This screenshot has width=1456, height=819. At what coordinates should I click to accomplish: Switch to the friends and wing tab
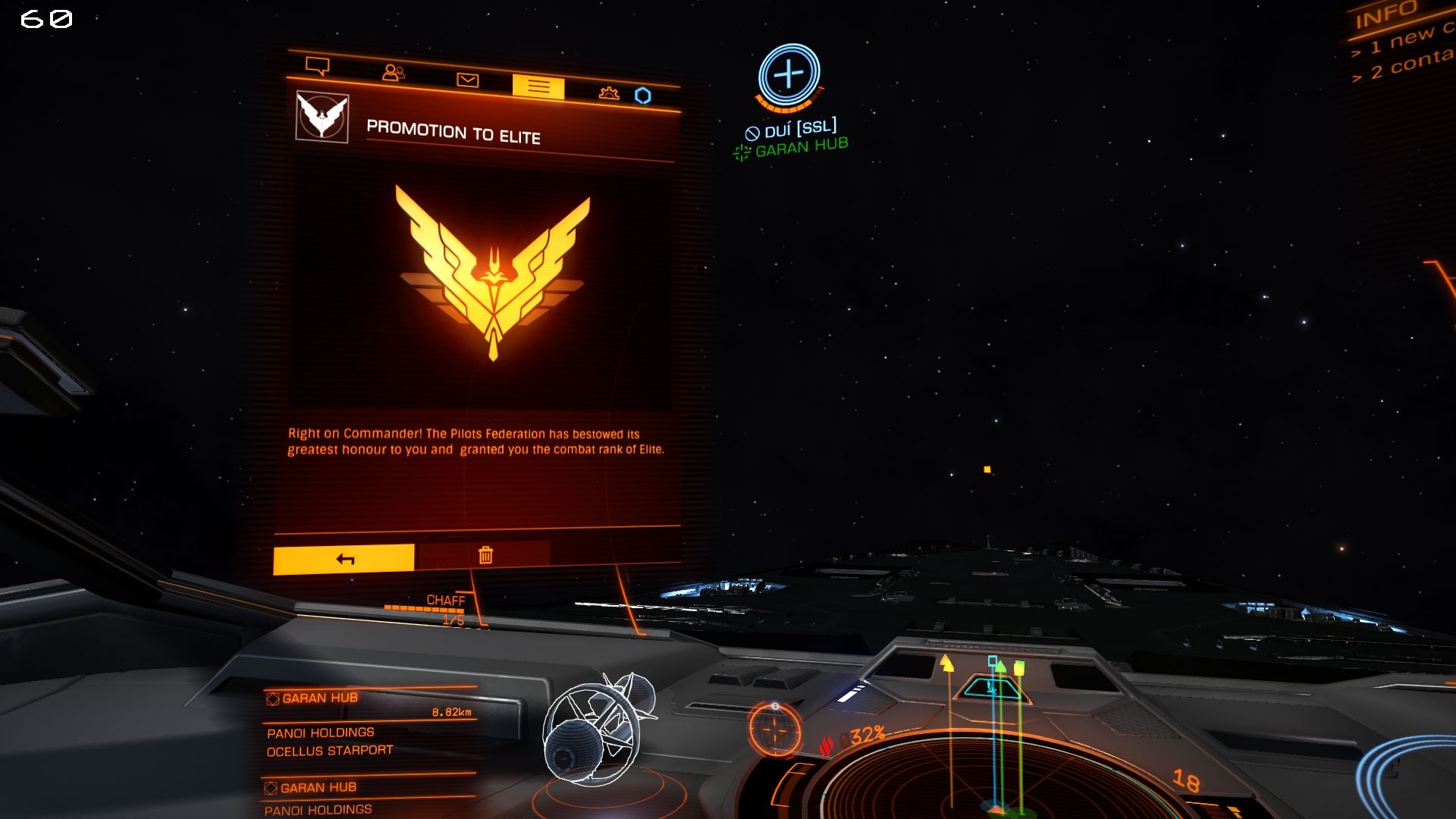pos(393,73)
